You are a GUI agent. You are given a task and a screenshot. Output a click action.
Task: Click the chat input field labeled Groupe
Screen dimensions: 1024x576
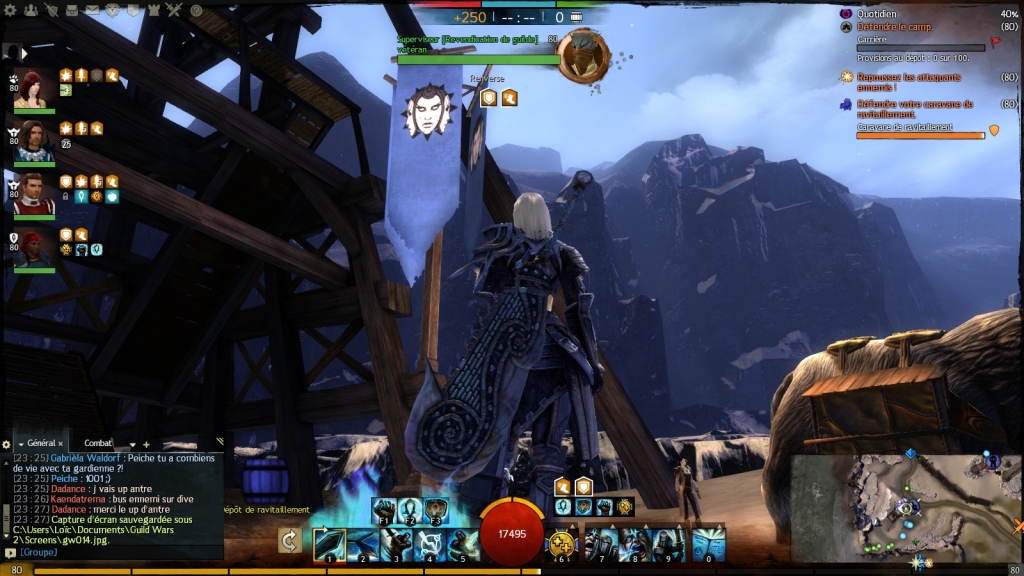tap(110, 552)
